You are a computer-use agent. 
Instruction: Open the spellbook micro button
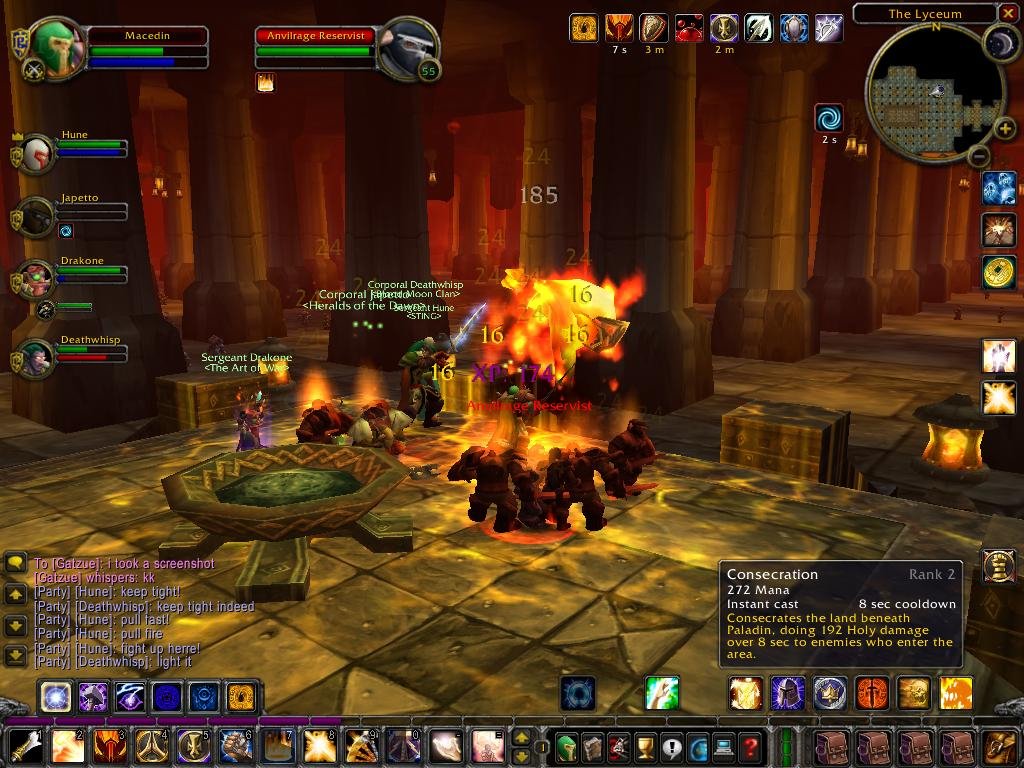click(592, 746)
